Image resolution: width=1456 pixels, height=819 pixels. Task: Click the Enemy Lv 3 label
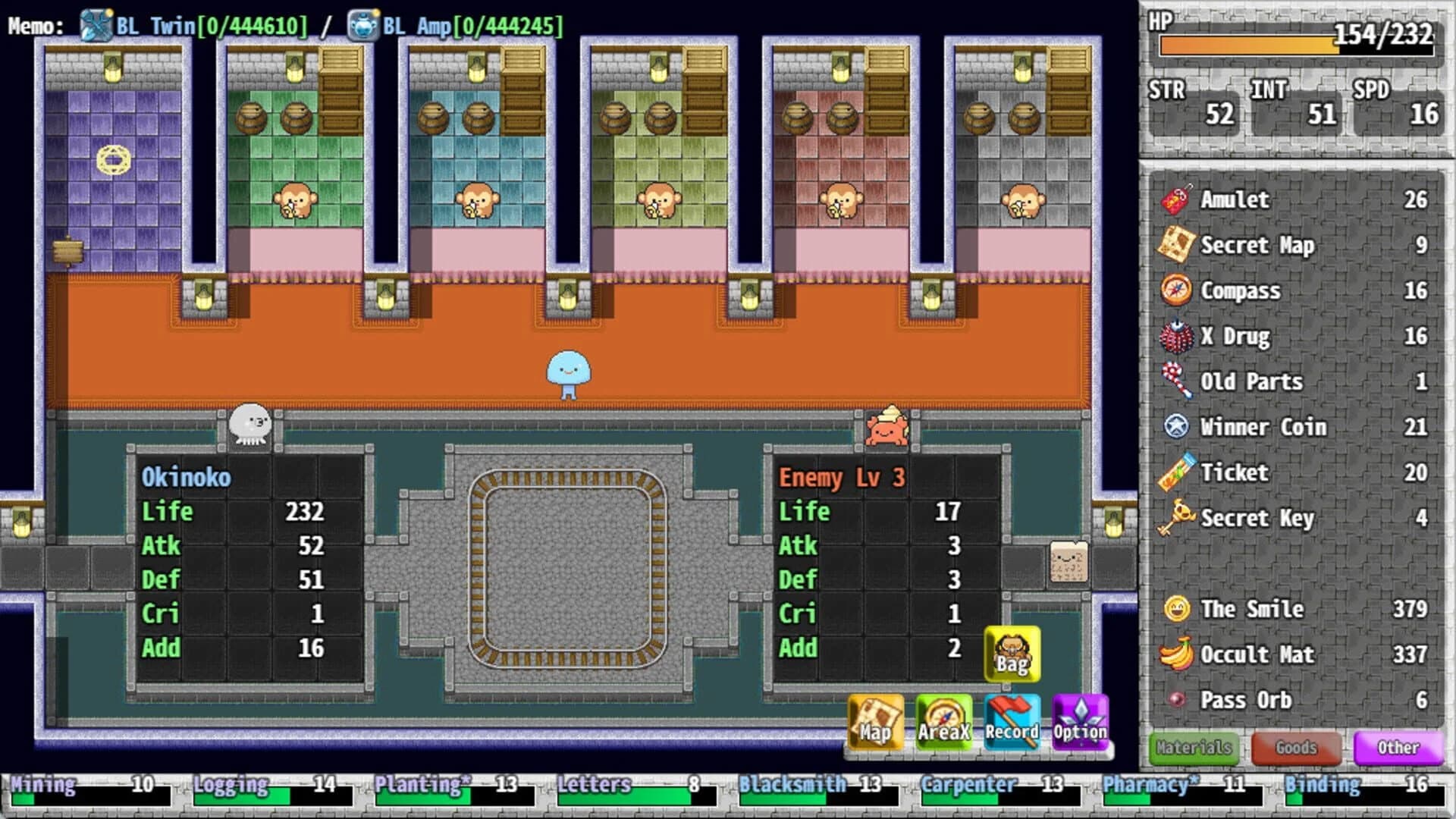(844, 478)
